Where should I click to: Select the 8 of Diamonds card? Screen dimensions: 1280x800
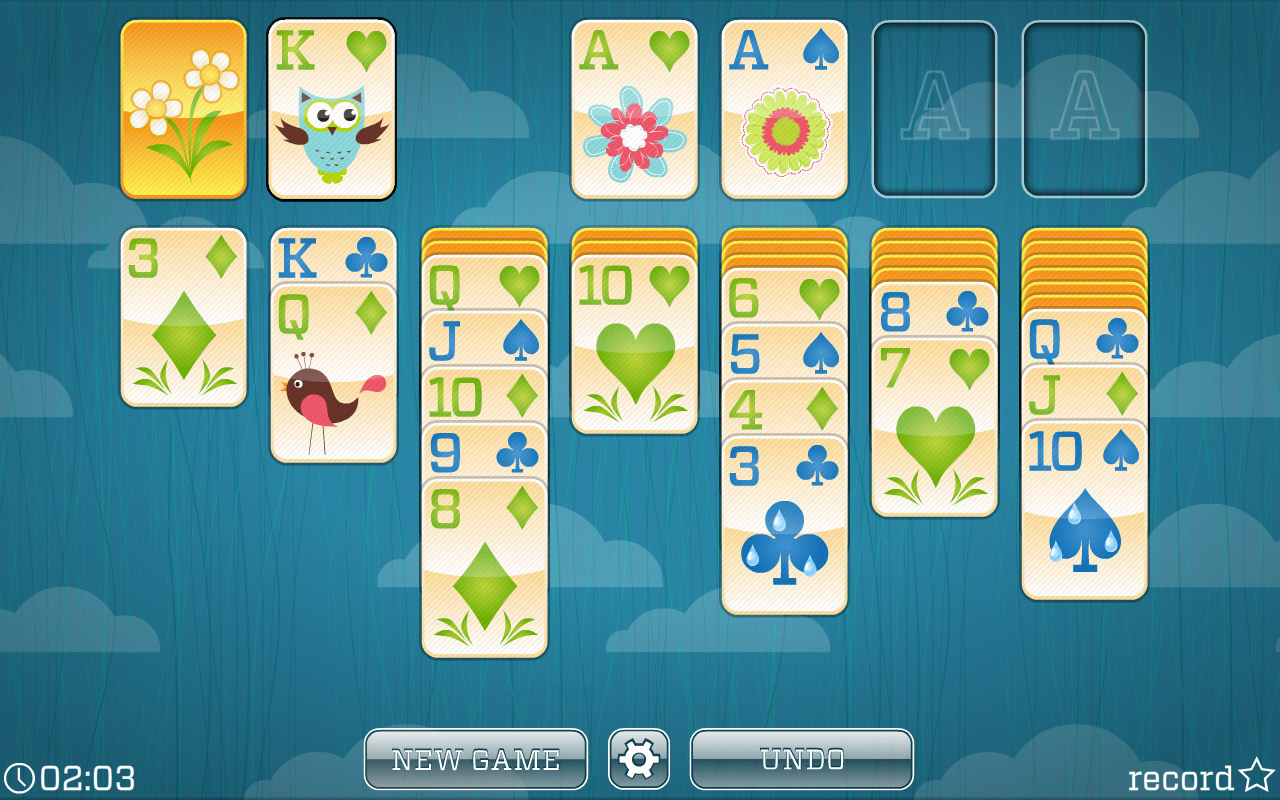(483, 560)
